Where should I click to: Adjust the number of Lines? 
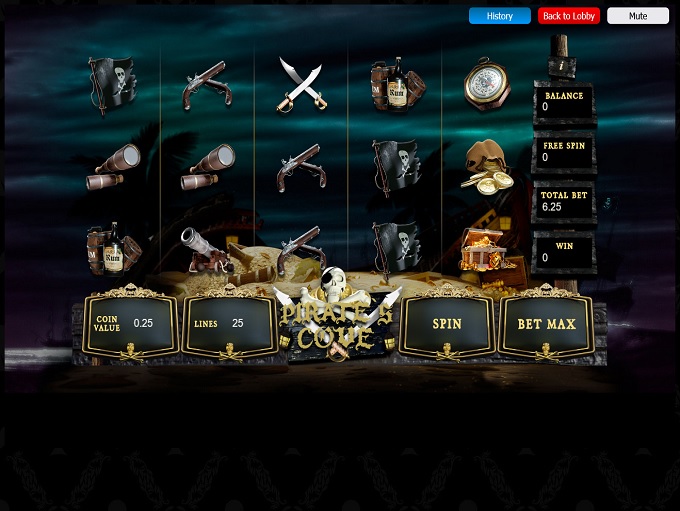click(x=229, y=324)
